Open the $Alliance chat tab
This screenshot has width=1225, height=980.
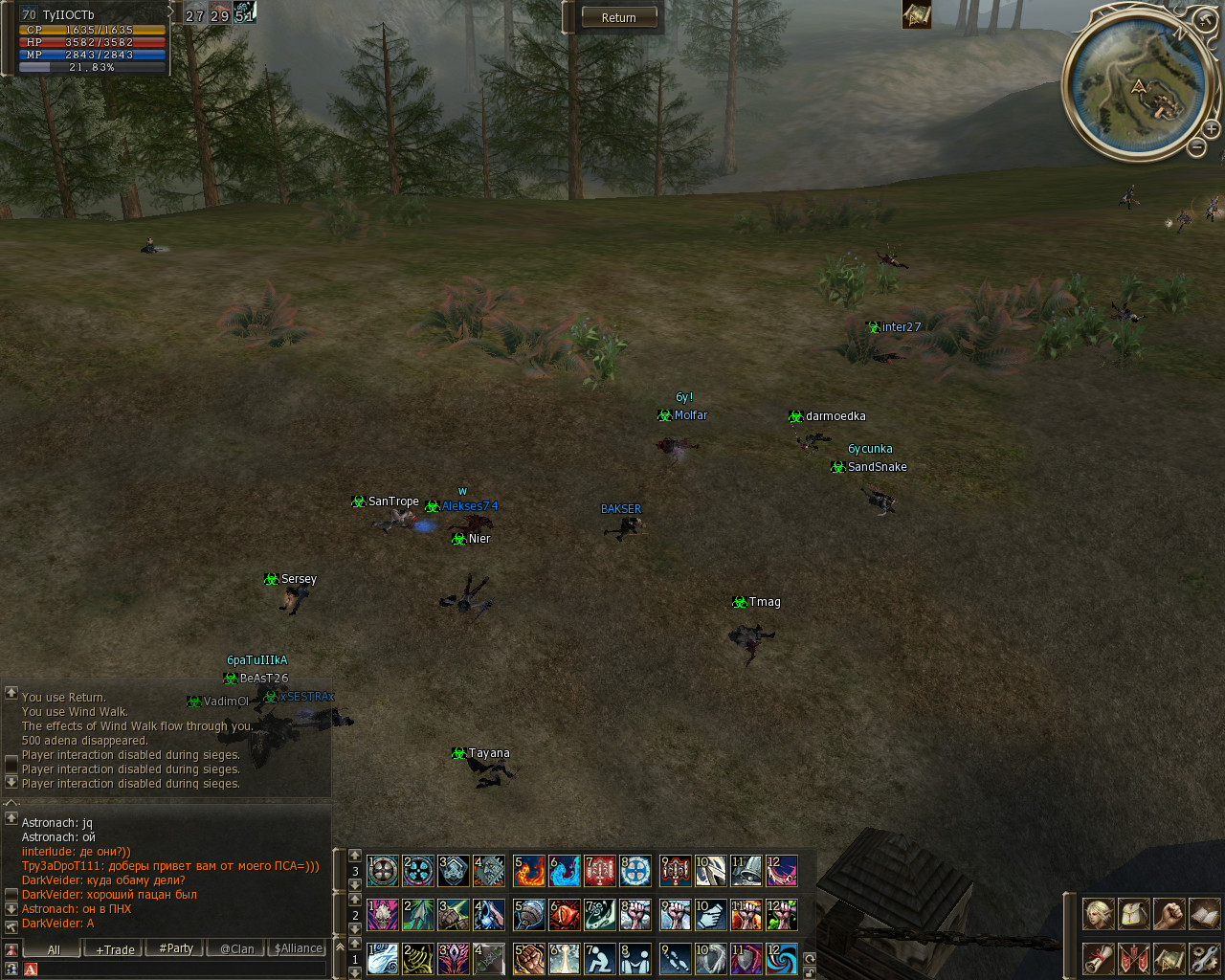click(299, 948)
